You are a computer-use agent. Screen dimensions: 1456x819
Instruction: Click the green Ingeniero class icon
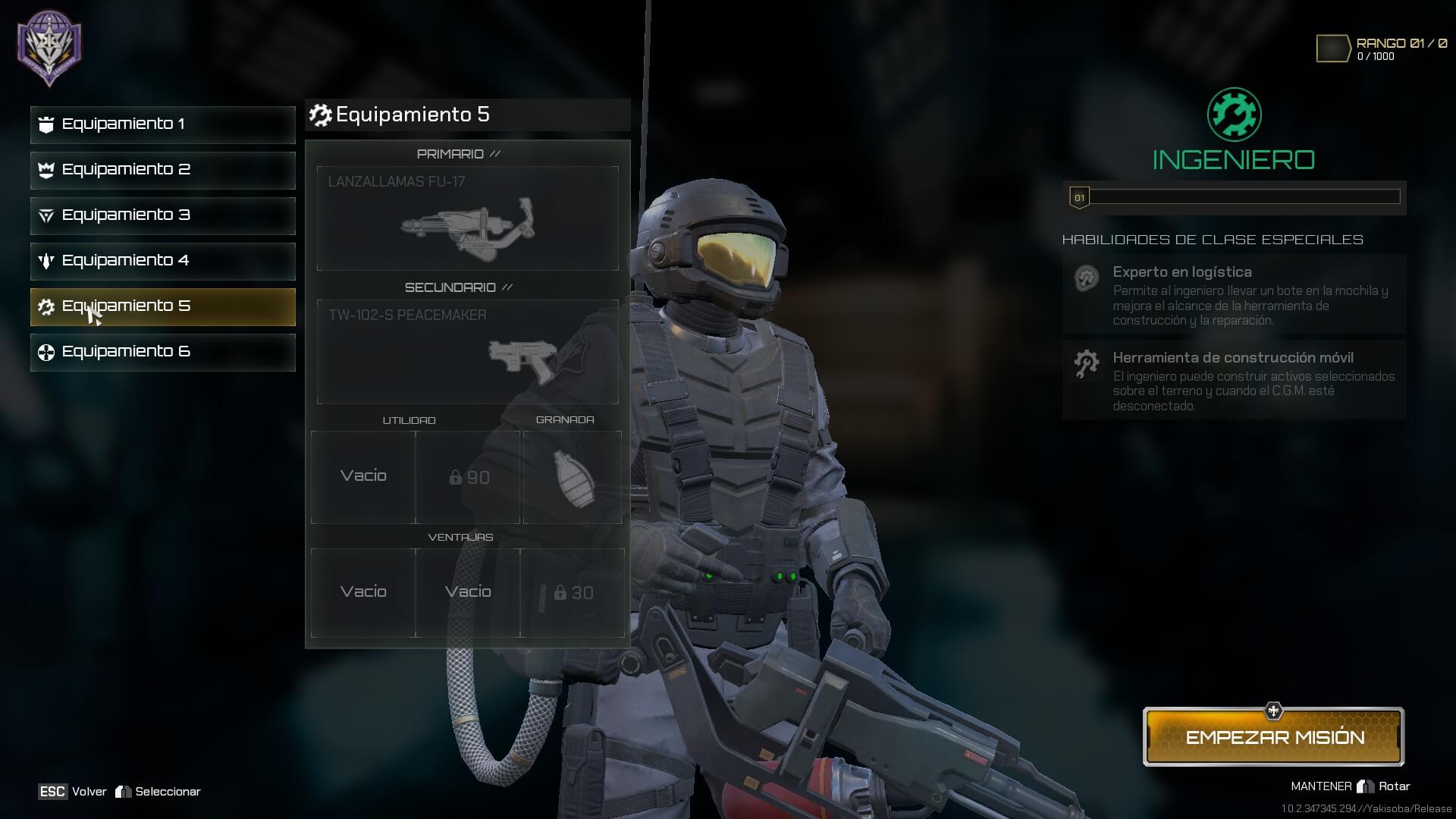point(1234,115)
